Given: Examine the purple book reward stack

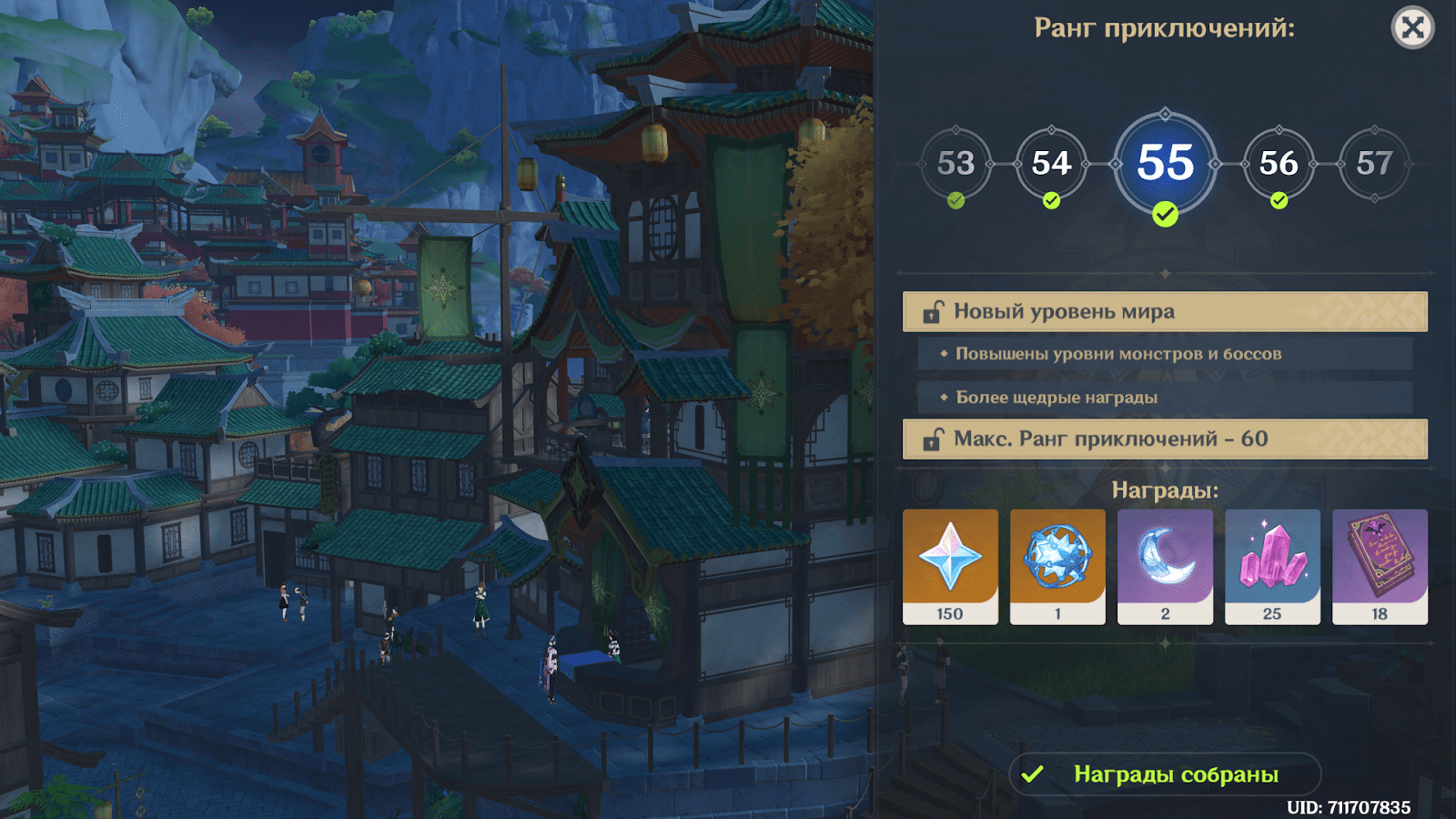Looking at the screenshot, I should click(1380, 566).
